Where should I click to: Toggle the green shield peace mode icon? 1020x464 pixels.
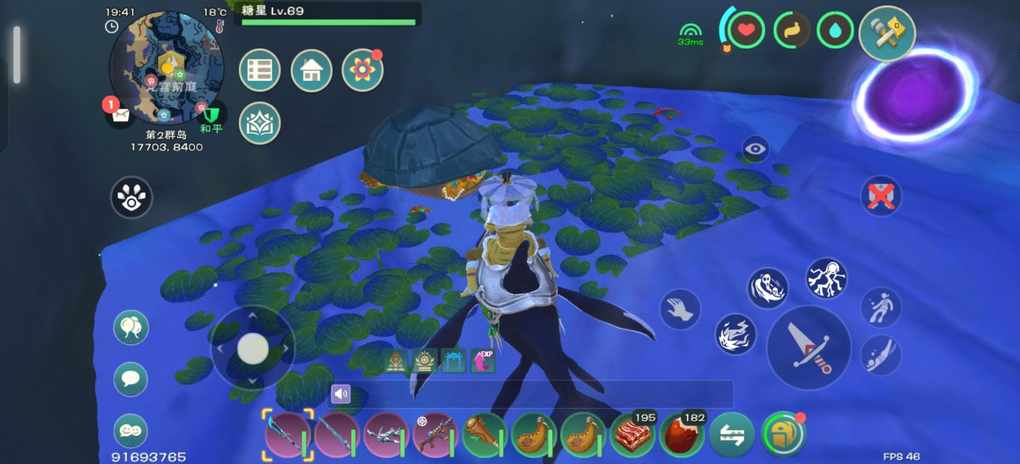[x=211, y=113]
